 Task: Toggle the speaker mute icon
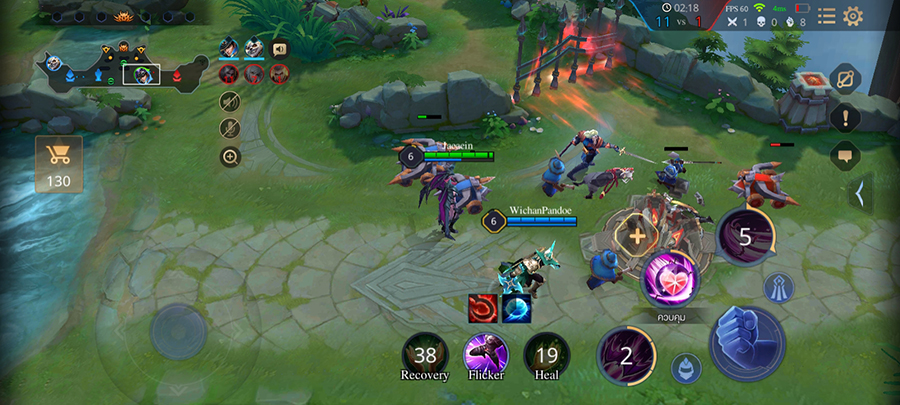point(230,101)
